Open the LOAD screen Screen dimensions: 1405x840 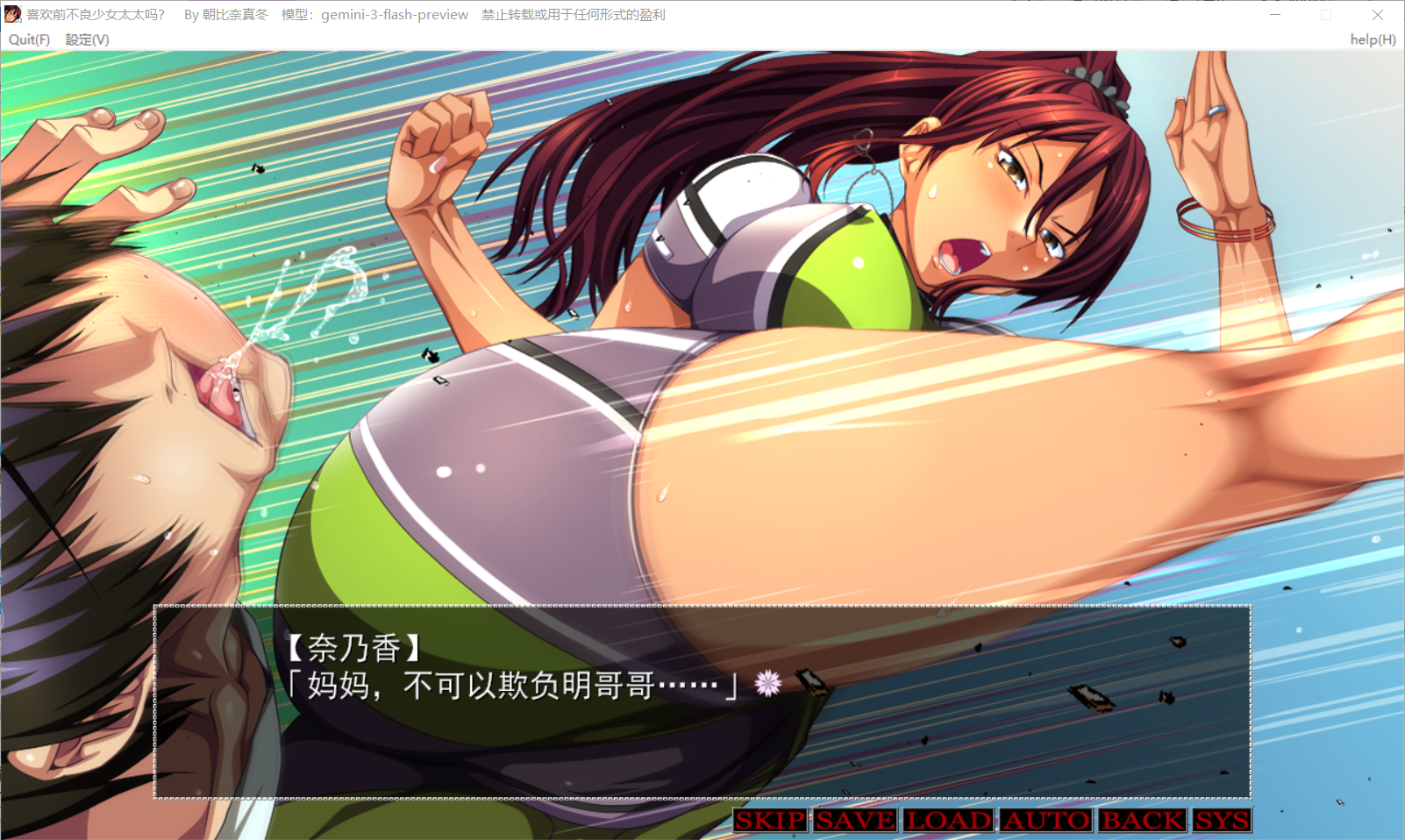click(950, 821)
